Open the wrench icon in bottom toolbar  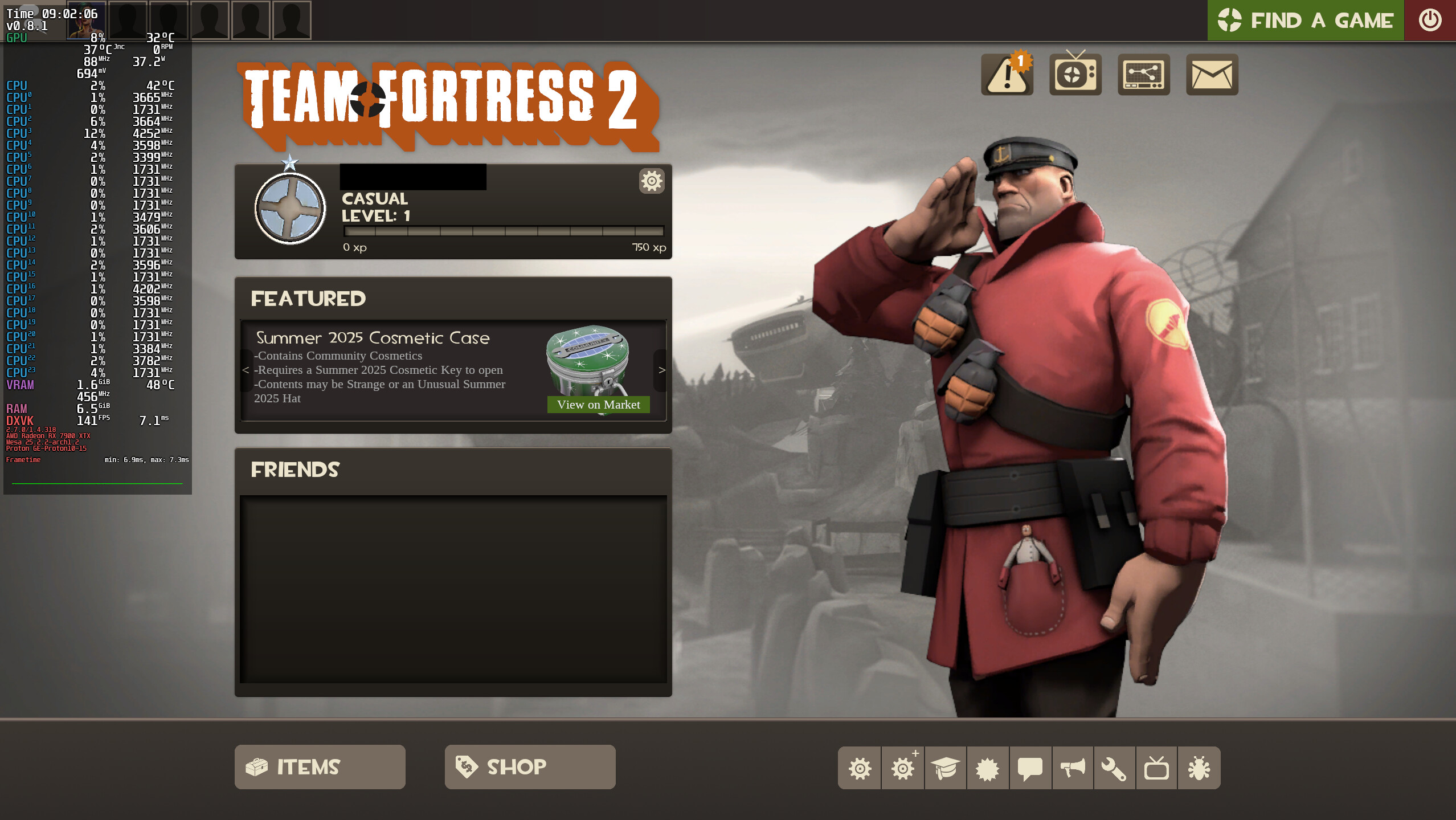[1114, 768]
